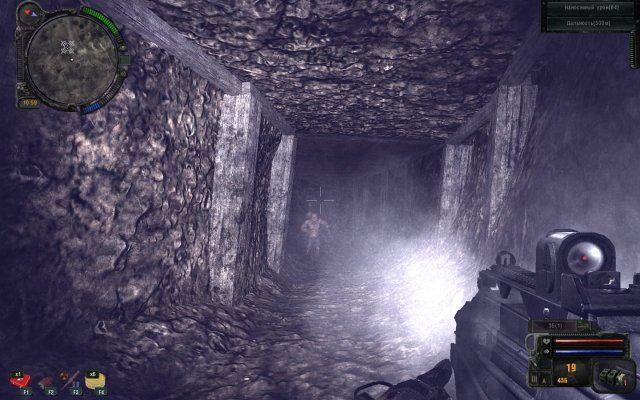Click the ammo magazine type icon
This screenshot has width=640, height=400.
(x=610, y=376)
